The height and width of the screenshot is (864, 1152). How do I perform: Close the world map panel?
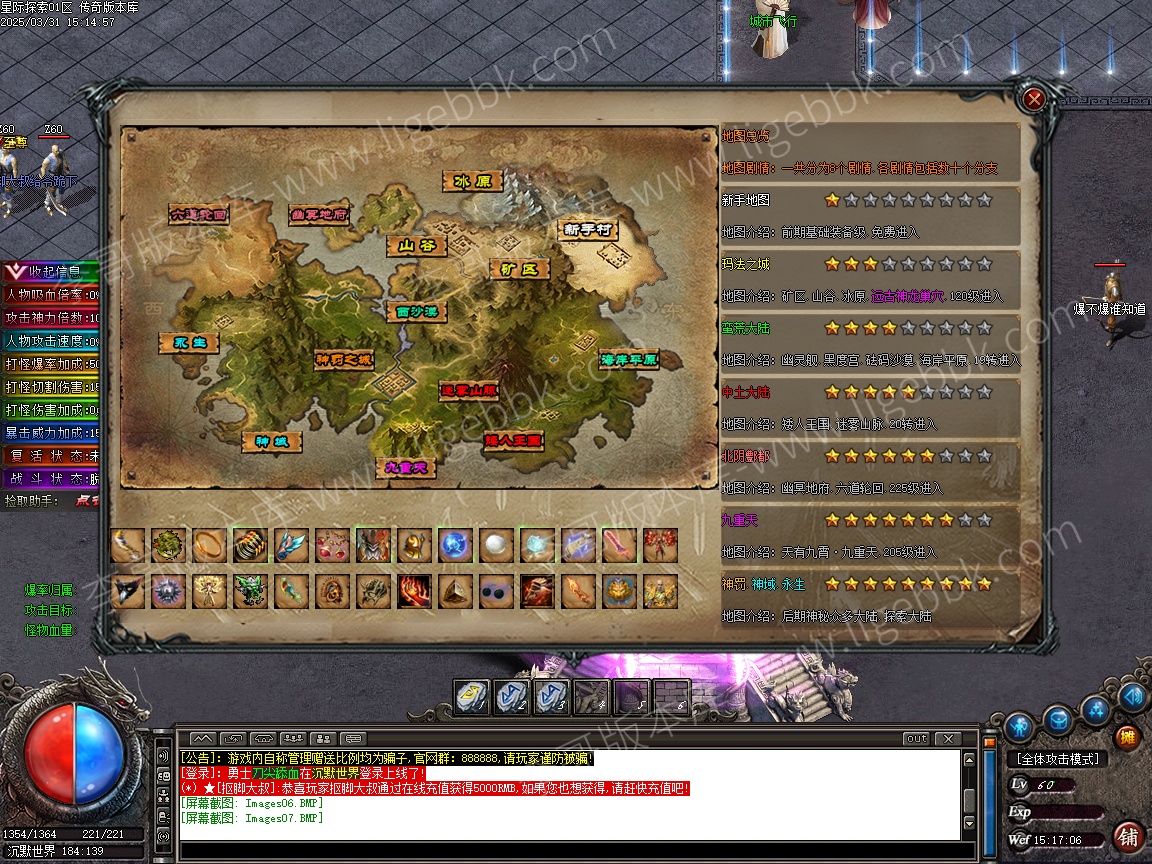coord(1034,98)
